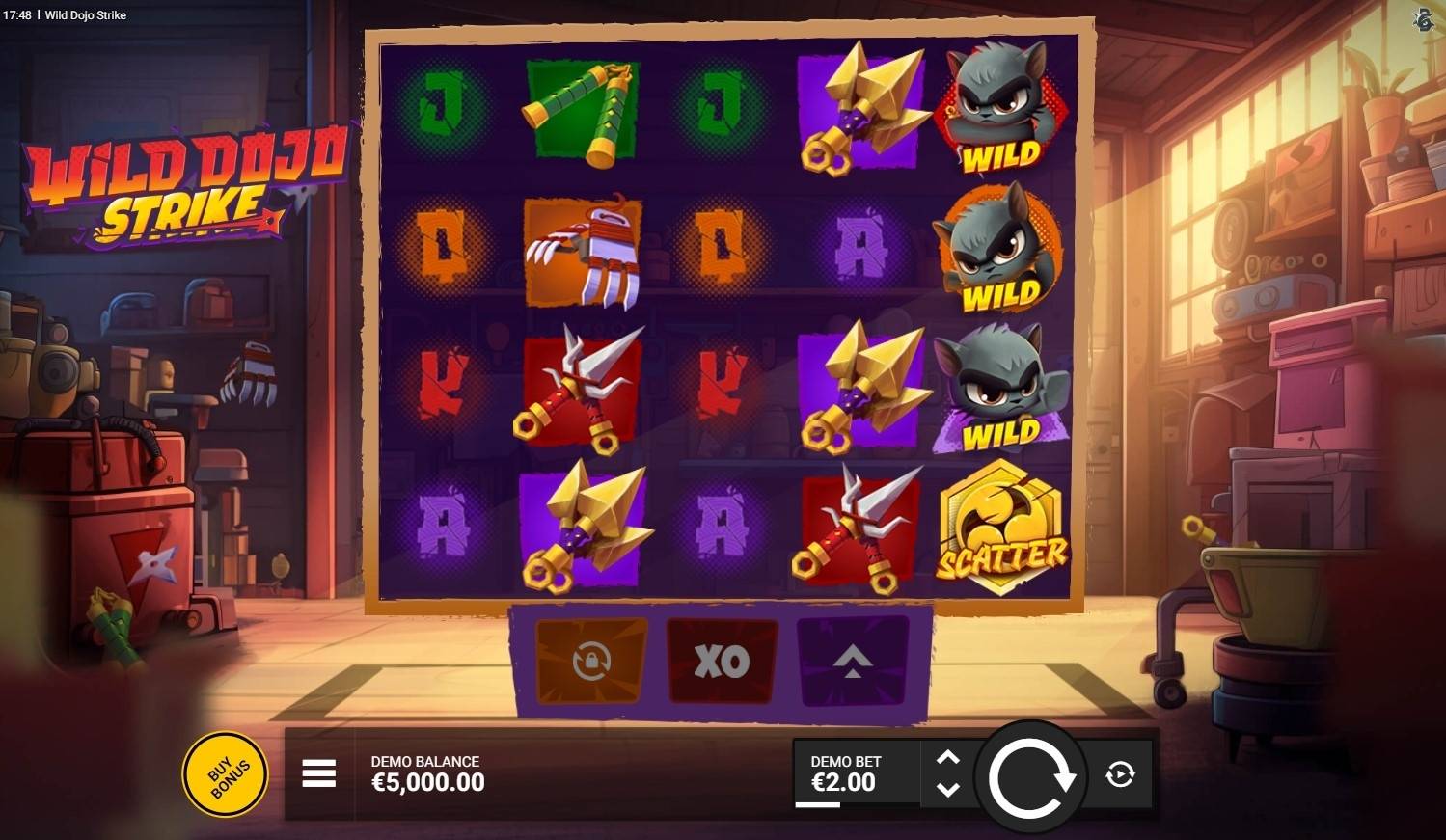Click the XO bonus buy option
This screenshot has height=840, width=1446.
click(x=721, y=662)
